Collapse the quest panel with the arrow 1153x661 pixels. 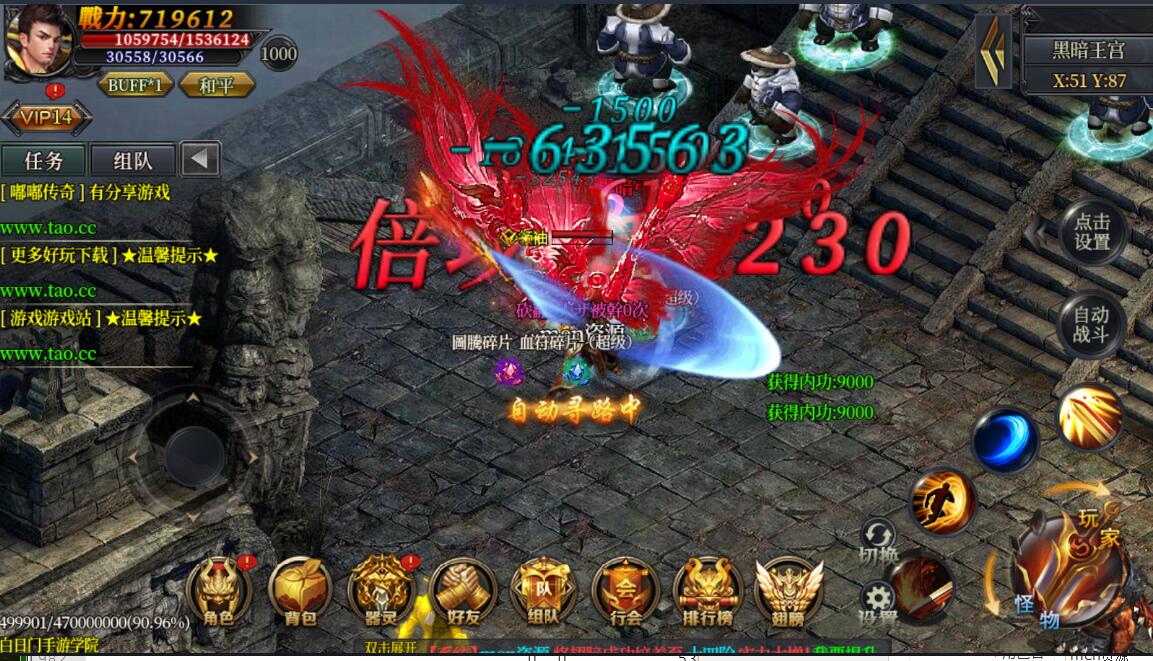click(202, 160)
